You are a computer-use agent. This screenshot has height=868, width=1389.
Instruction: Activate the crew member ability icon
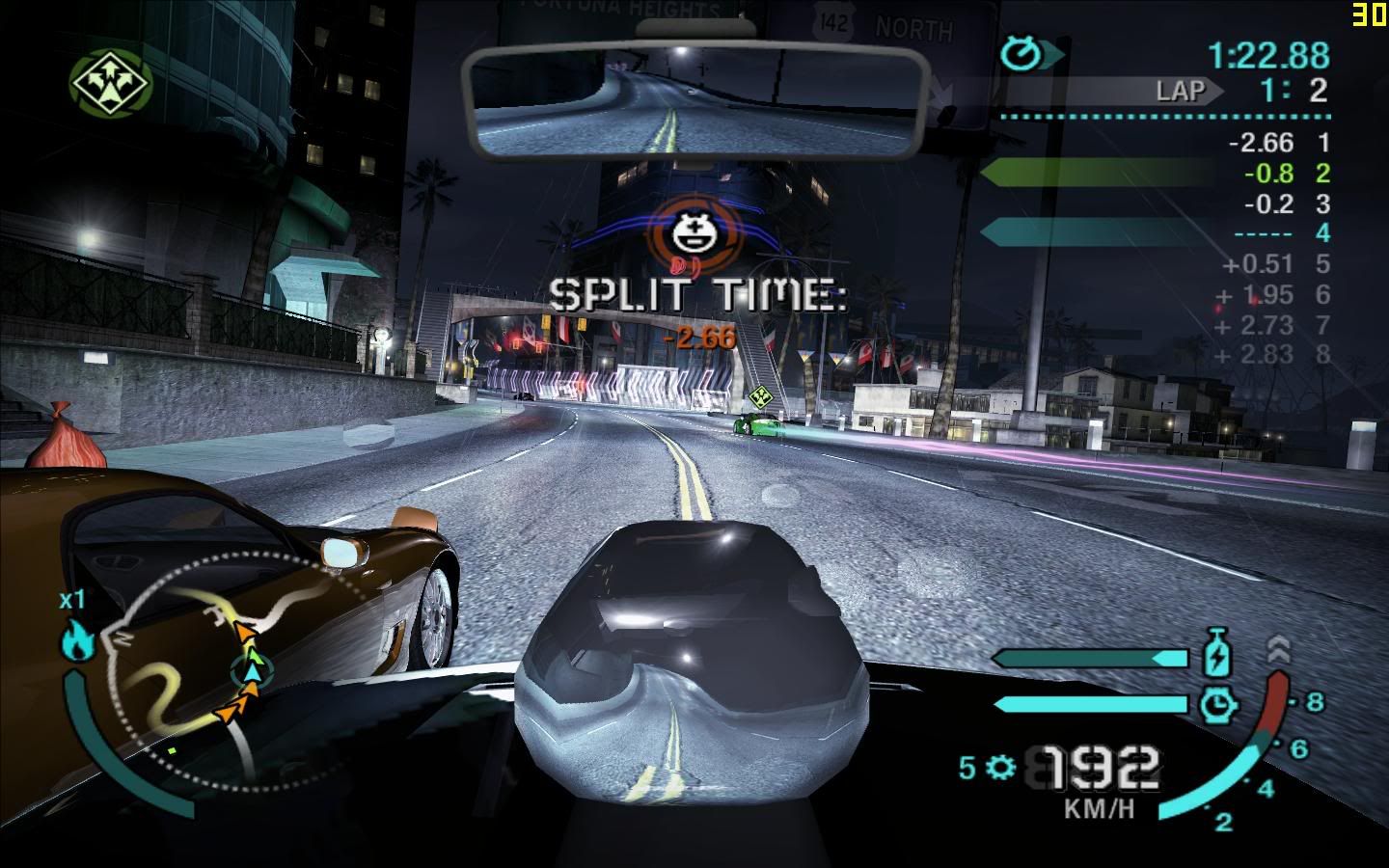[110, 81]
